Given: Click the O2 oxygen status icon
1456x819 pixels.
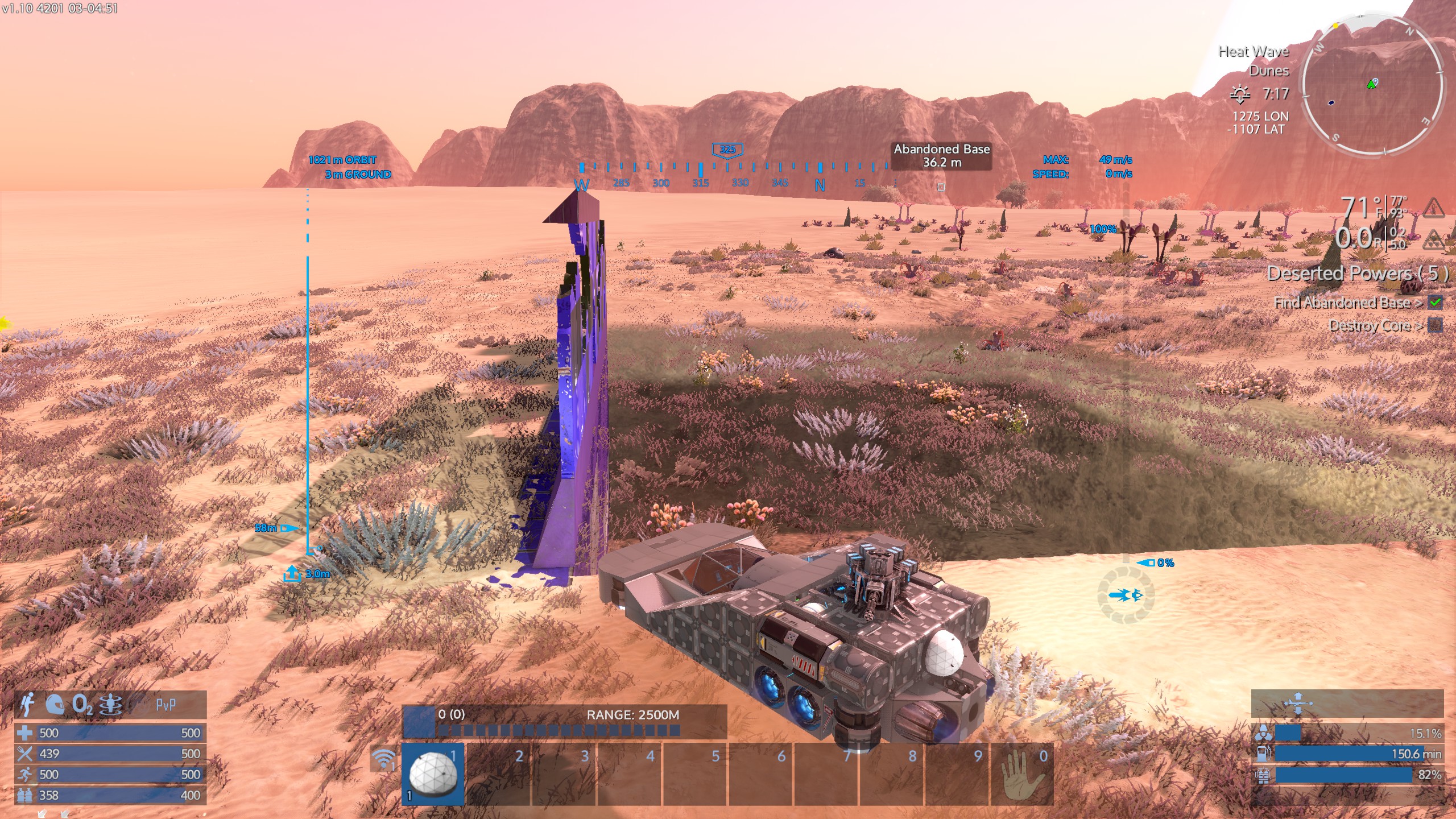Looking at the screenshot, I should coord(82,705).
